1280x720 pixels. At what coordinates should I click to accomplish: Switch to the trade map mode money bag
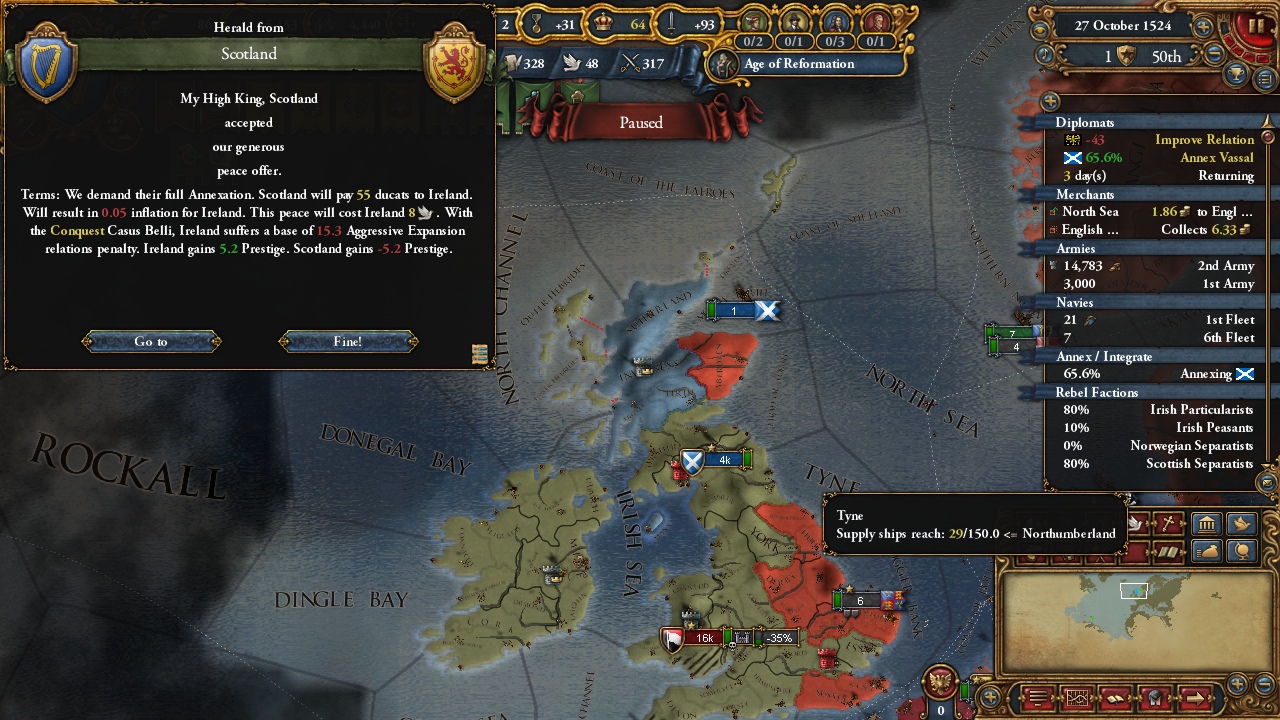click(1208, 551)
